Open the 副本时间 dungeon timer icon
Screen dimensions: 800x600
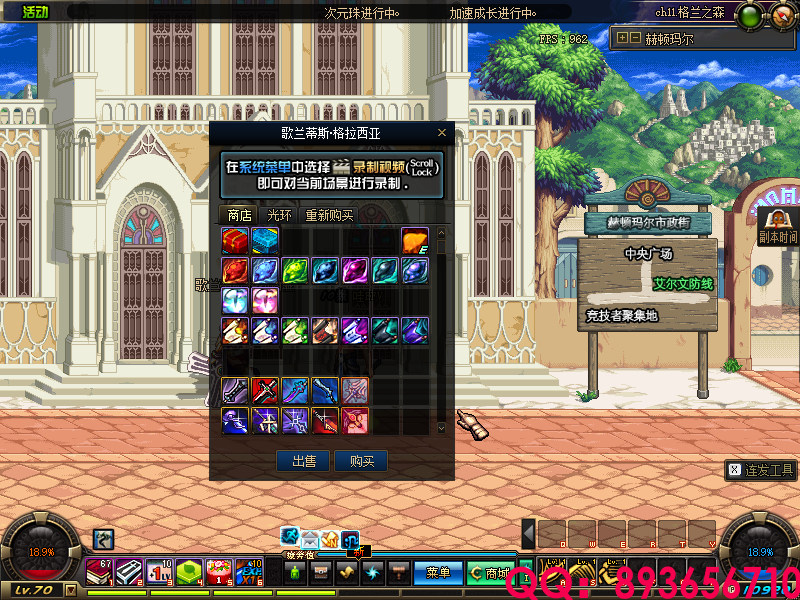click(x=777, y=225)
